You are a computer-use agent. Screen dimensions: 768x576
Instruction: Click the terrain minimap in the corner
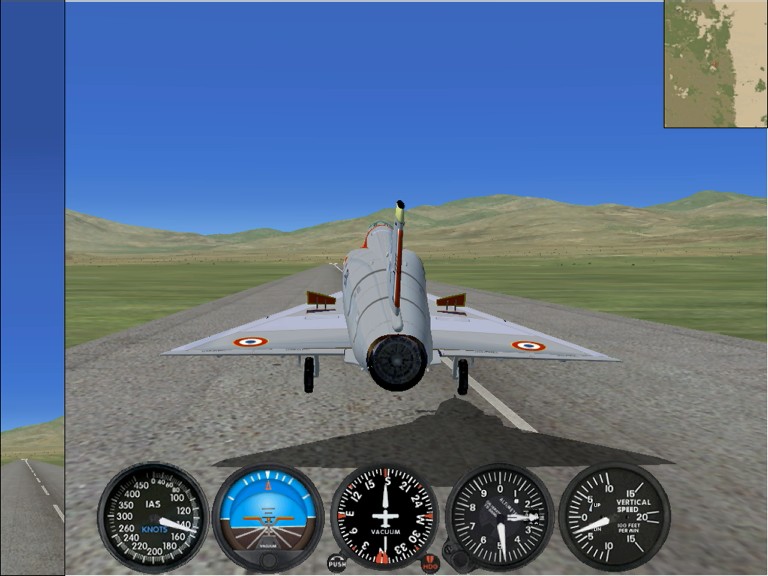coord(715,64)
